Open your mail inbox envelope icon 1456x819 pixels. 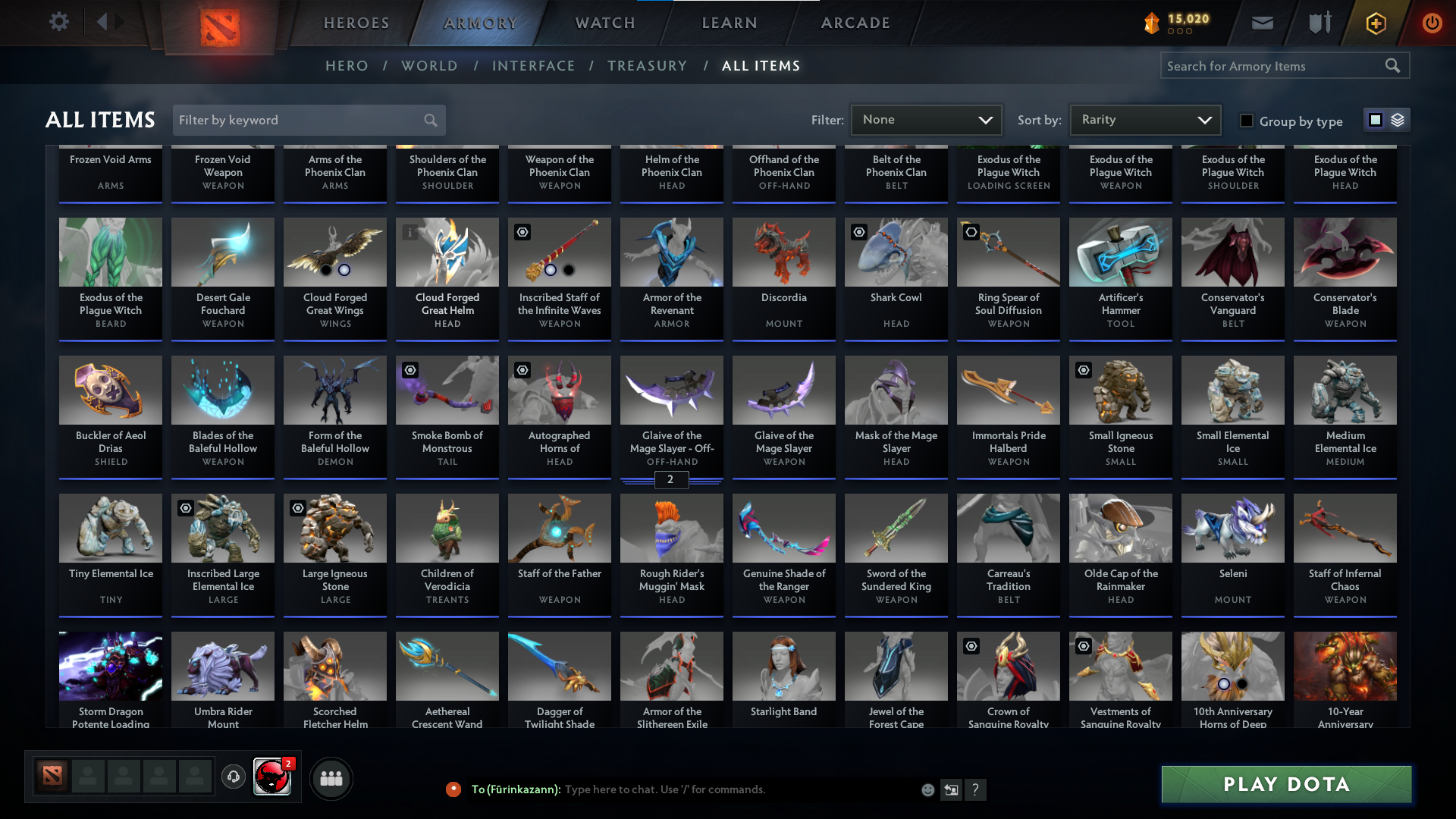tap(1261, 23)
